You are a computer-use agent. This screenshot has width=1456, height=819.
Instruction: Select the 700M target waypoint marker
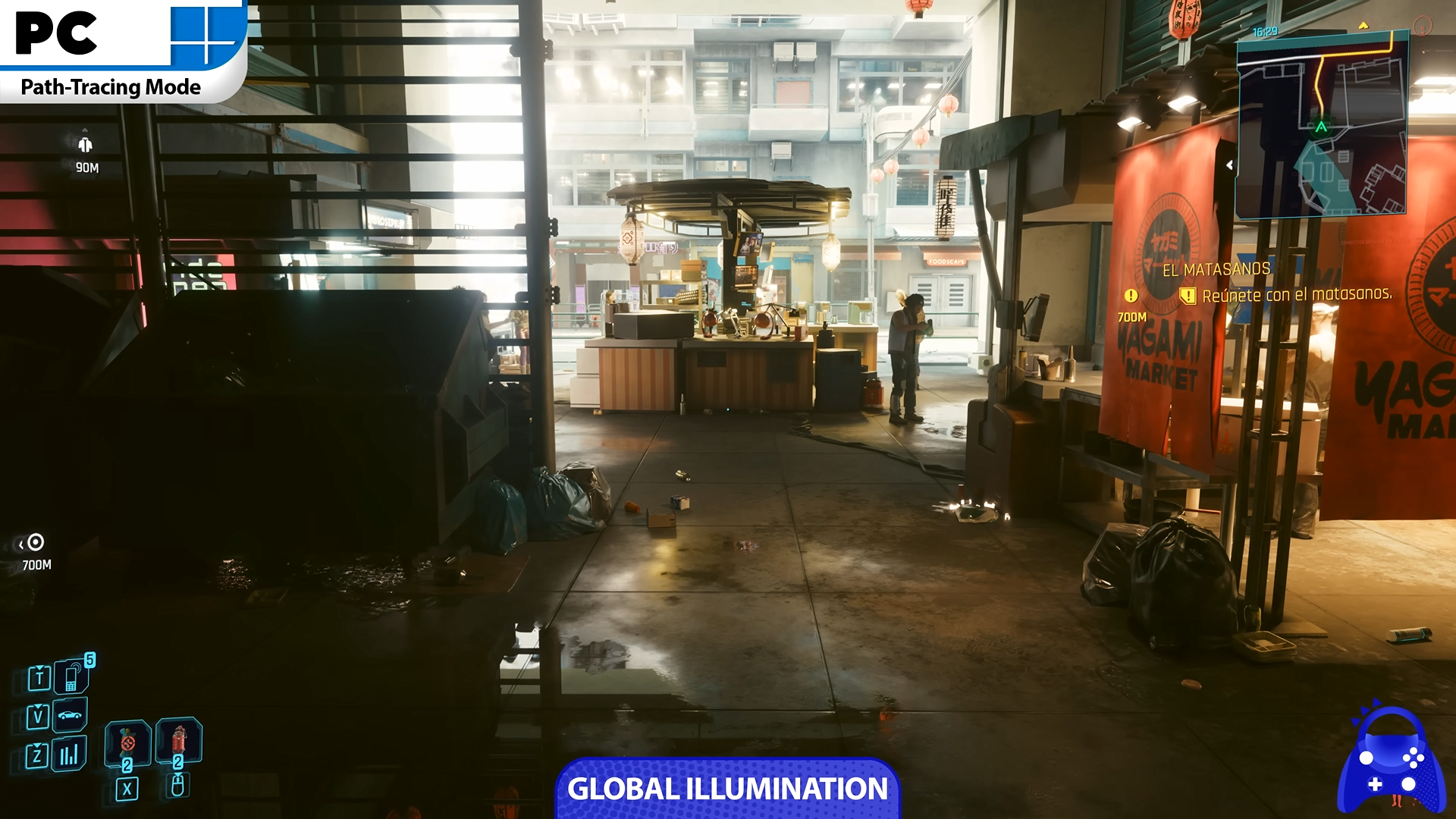35,542
